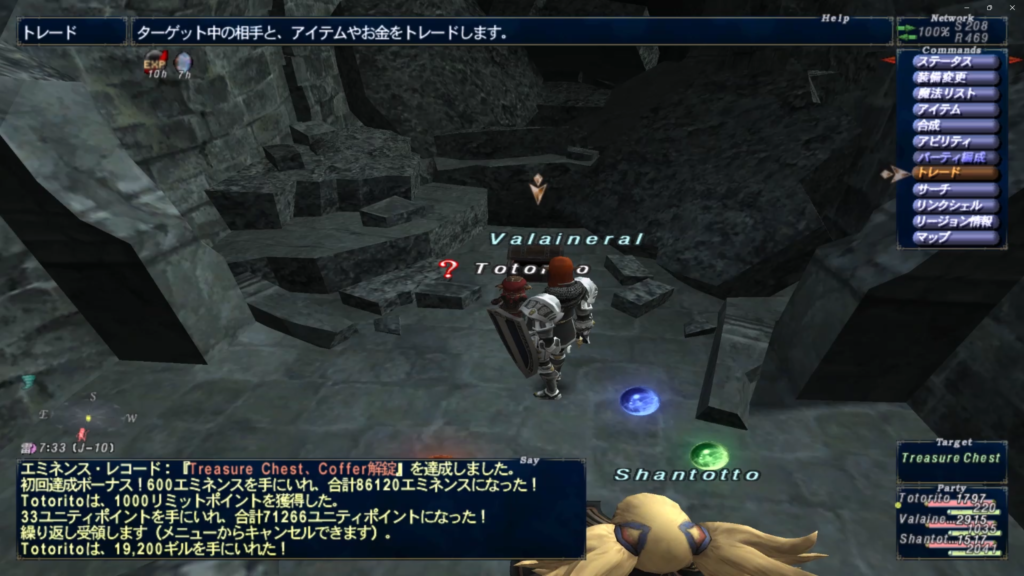
Task: Choose アイテム from the Commands list
Action: point(955,109)
